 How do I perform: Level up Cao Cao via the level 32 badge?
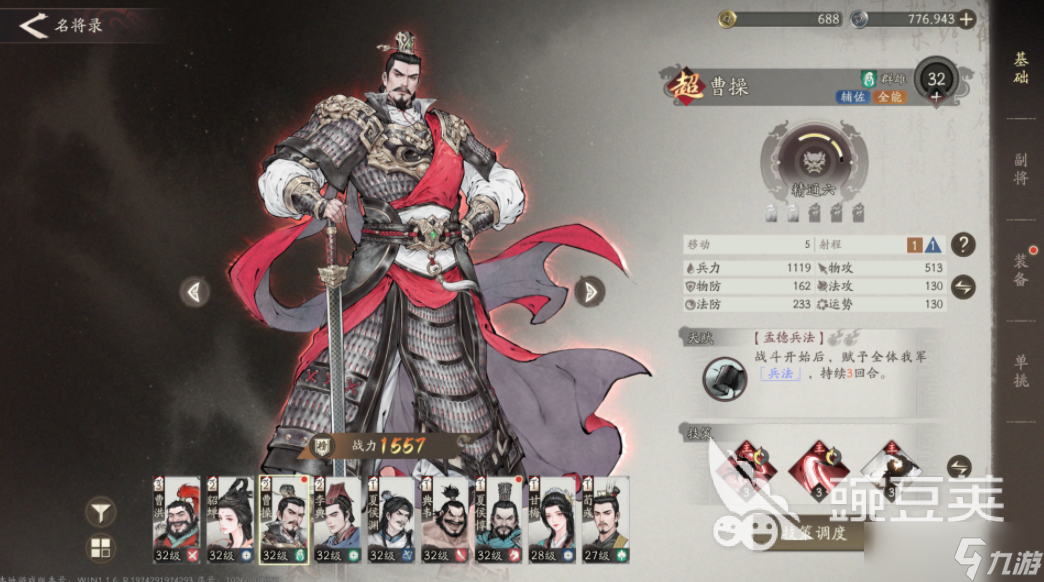(936, 82)
